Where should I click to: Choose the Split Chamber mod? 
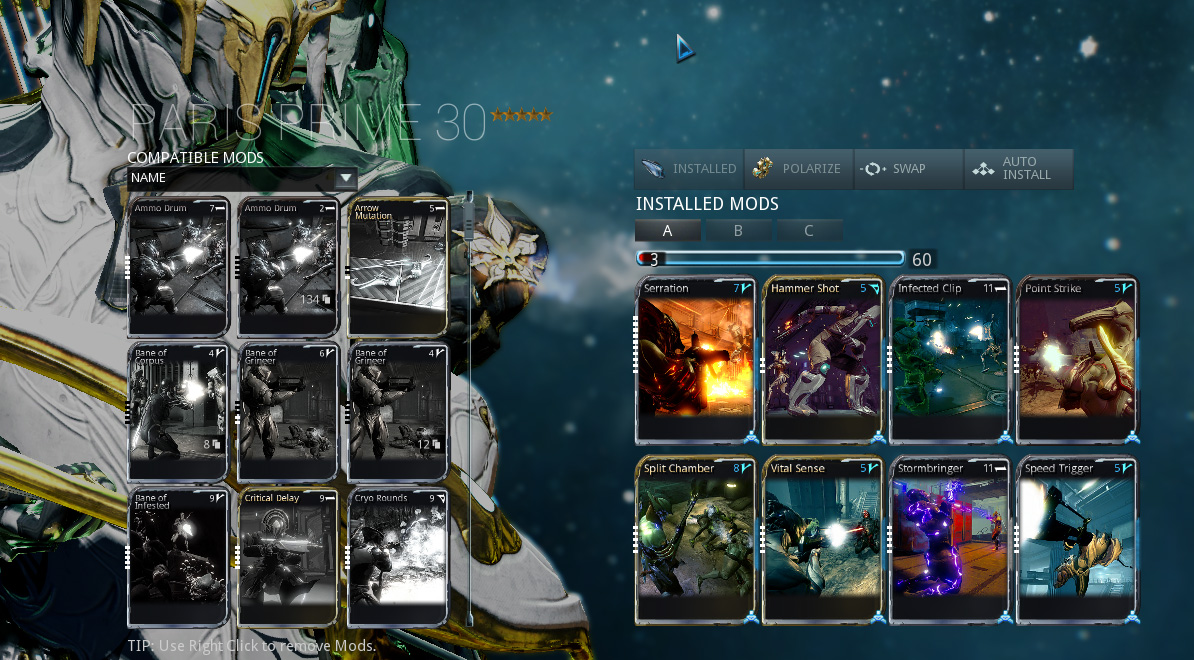696,540
